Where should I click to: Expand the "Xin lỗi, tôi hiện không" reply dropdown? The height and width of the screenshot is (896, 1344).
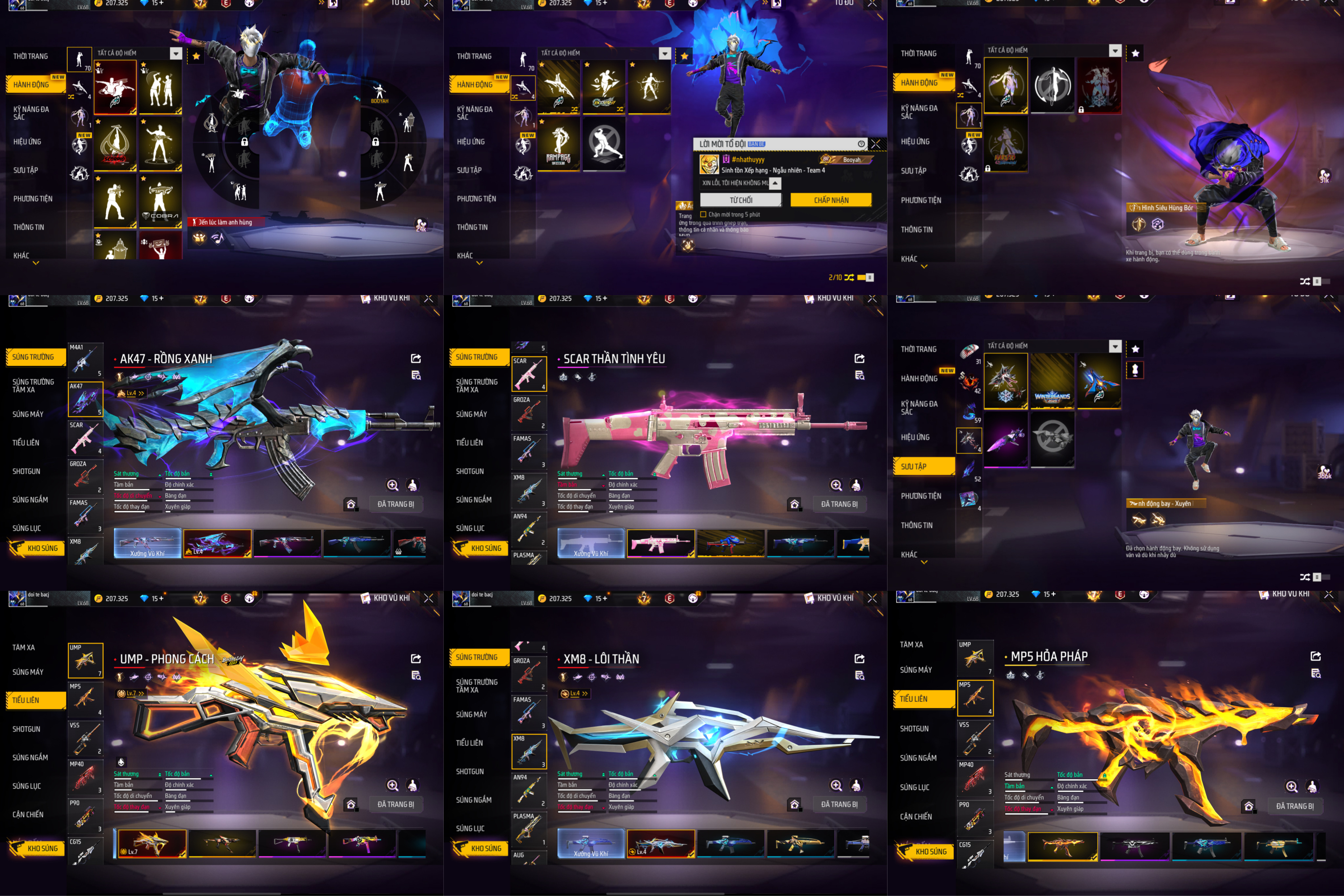pos(776,183)
